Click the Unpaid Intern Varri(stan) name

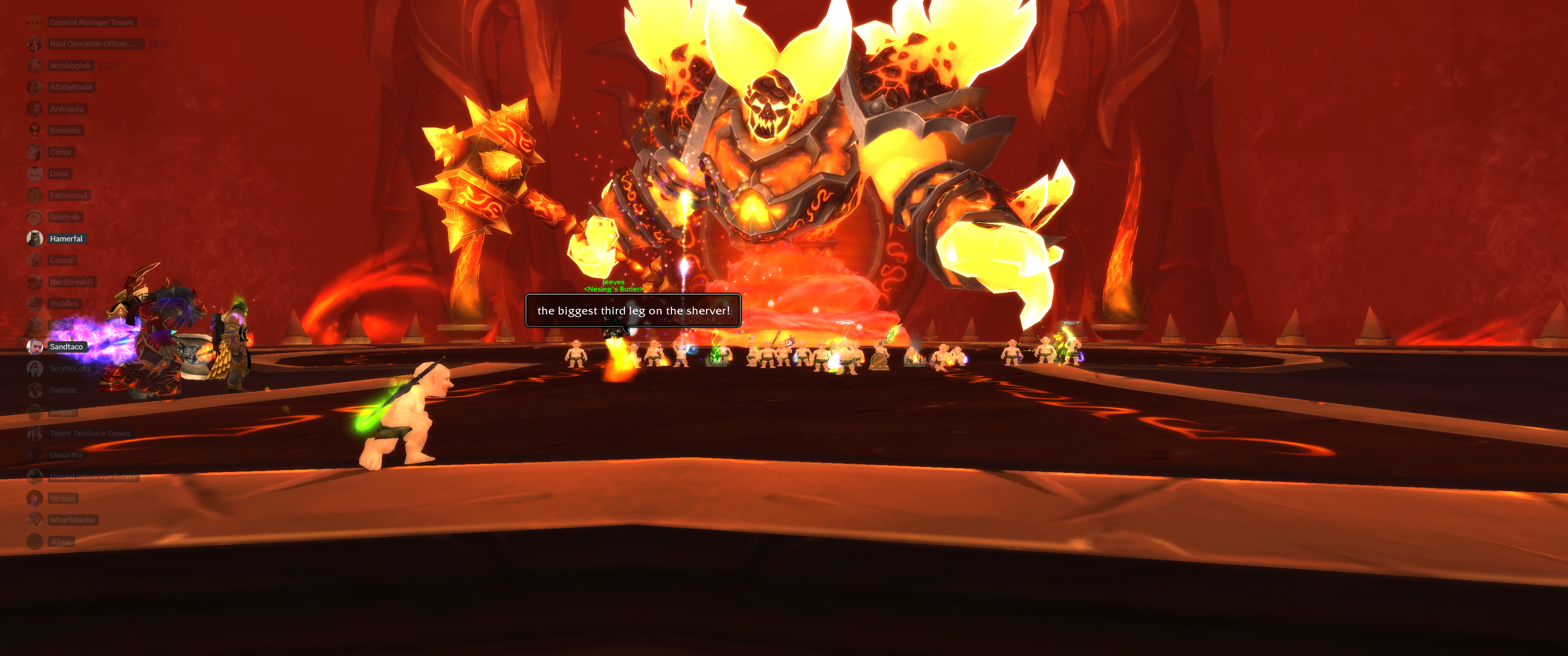pyautogui.click(x=92, y=477)
